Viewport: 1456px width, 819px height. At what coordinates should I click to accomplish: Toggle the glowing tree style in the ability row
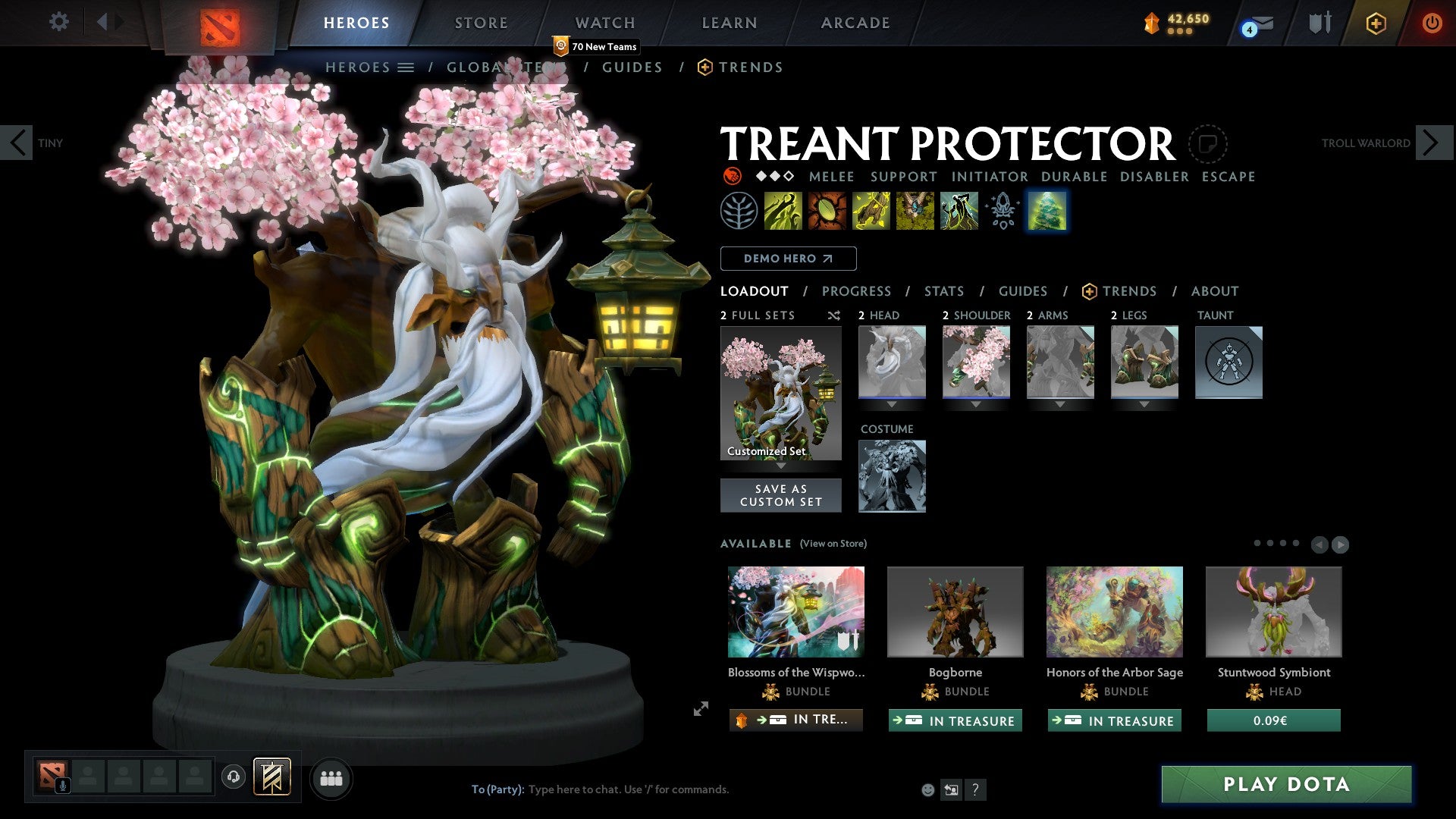pyautogui.click(x=1047, y=210)
